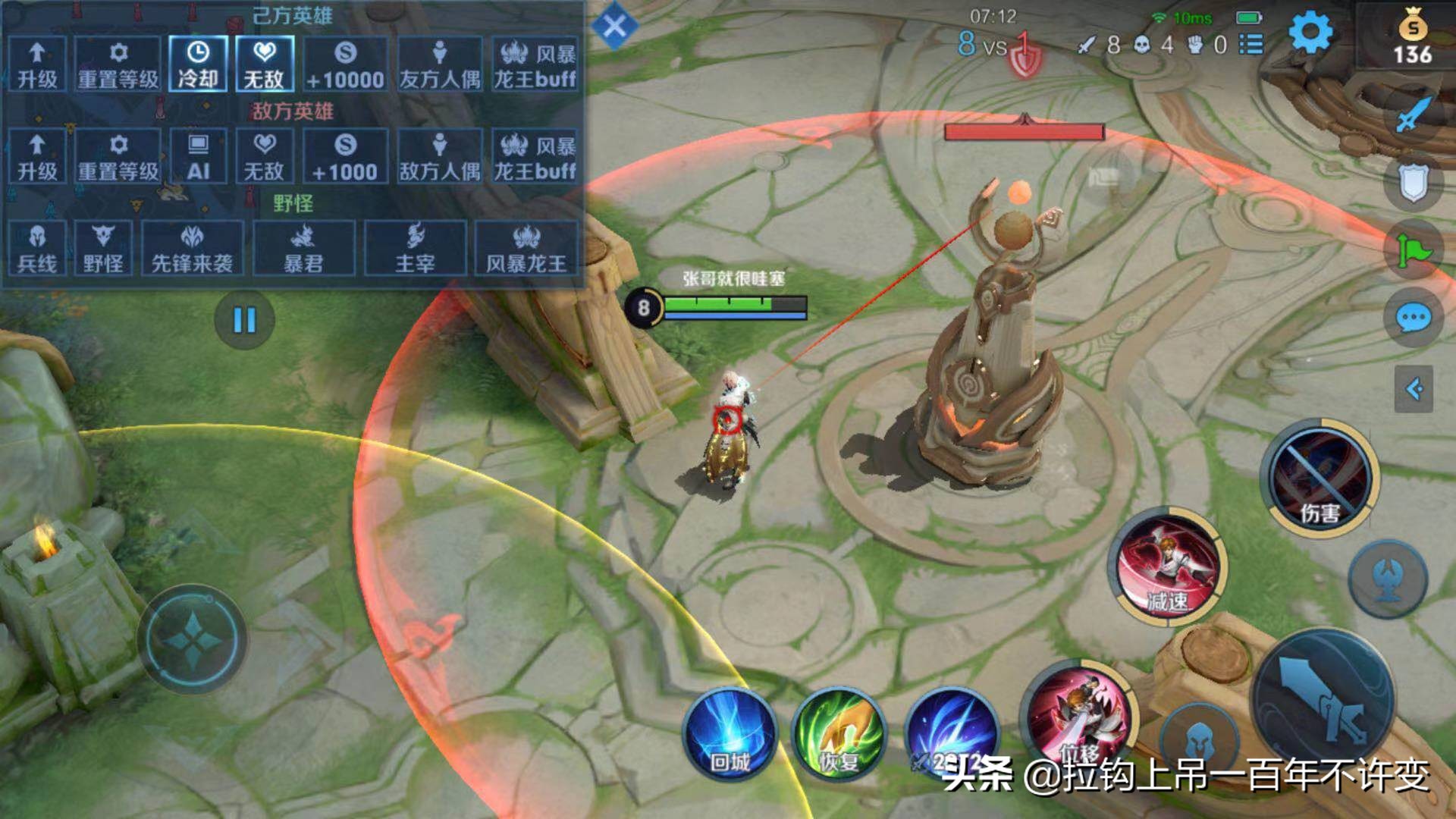Add +1000 gold to enemy hero
The width and height of the screenshot is (1456, 819).
coord(345,156)
